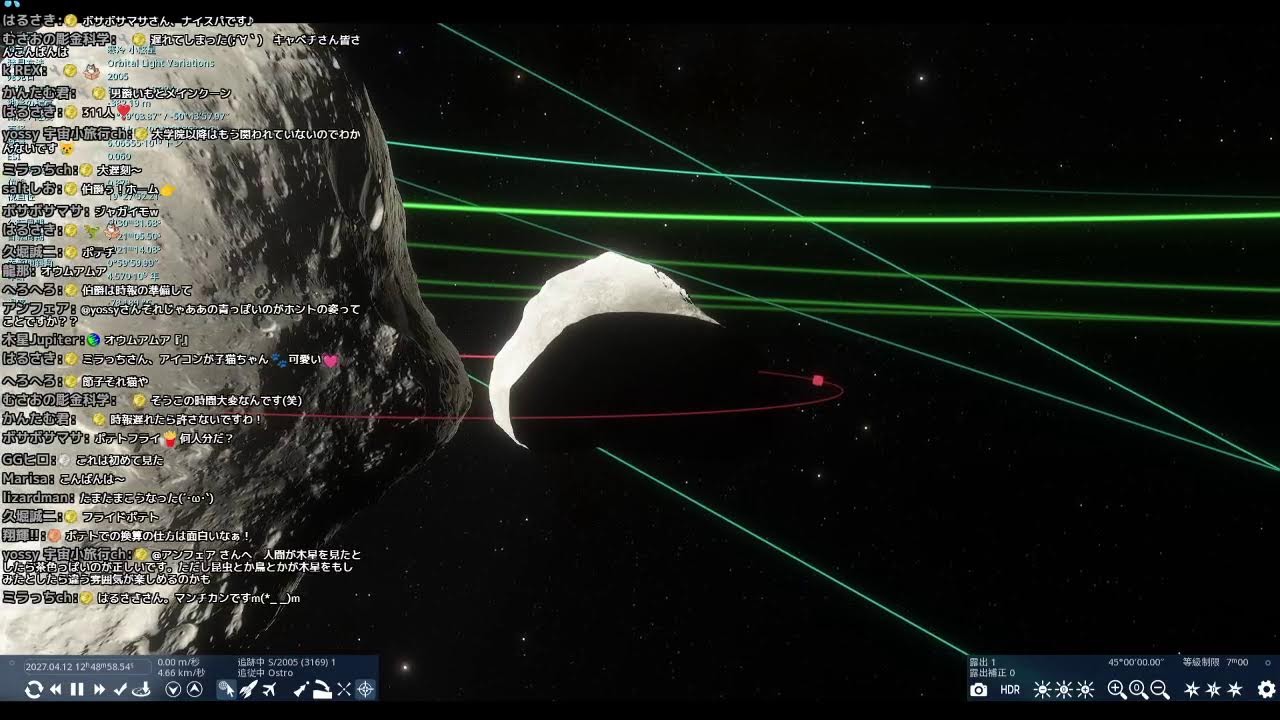Increase exposure with the plus sun icon
This screenshot has width=1280, height=720.
tap(1085, 689)
